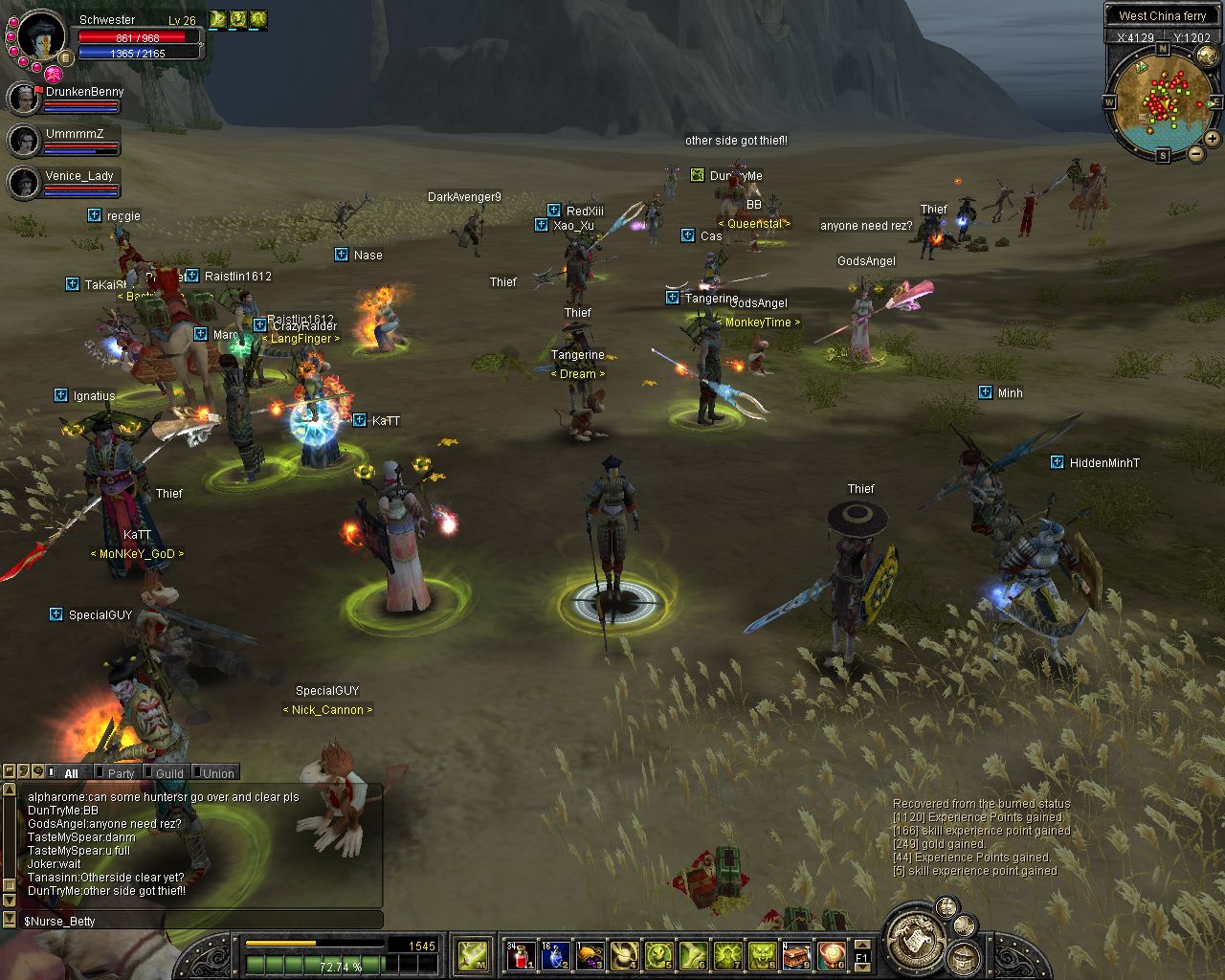Use the red health potion slot
This screenshot has height=980, width=1225.
(x=520, y=955)
